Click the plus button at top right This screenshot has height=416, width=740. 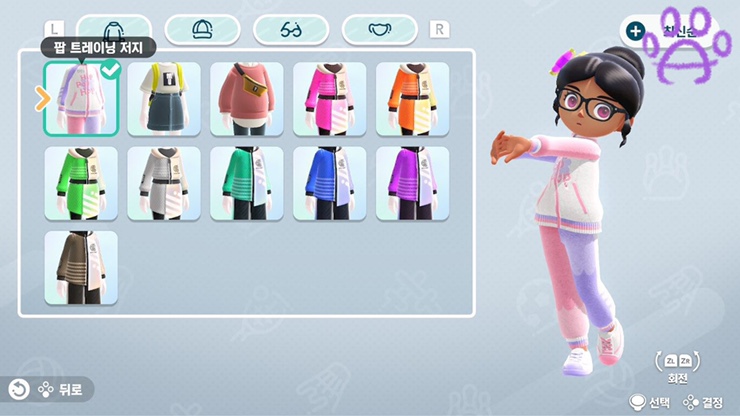coord(636,30)
